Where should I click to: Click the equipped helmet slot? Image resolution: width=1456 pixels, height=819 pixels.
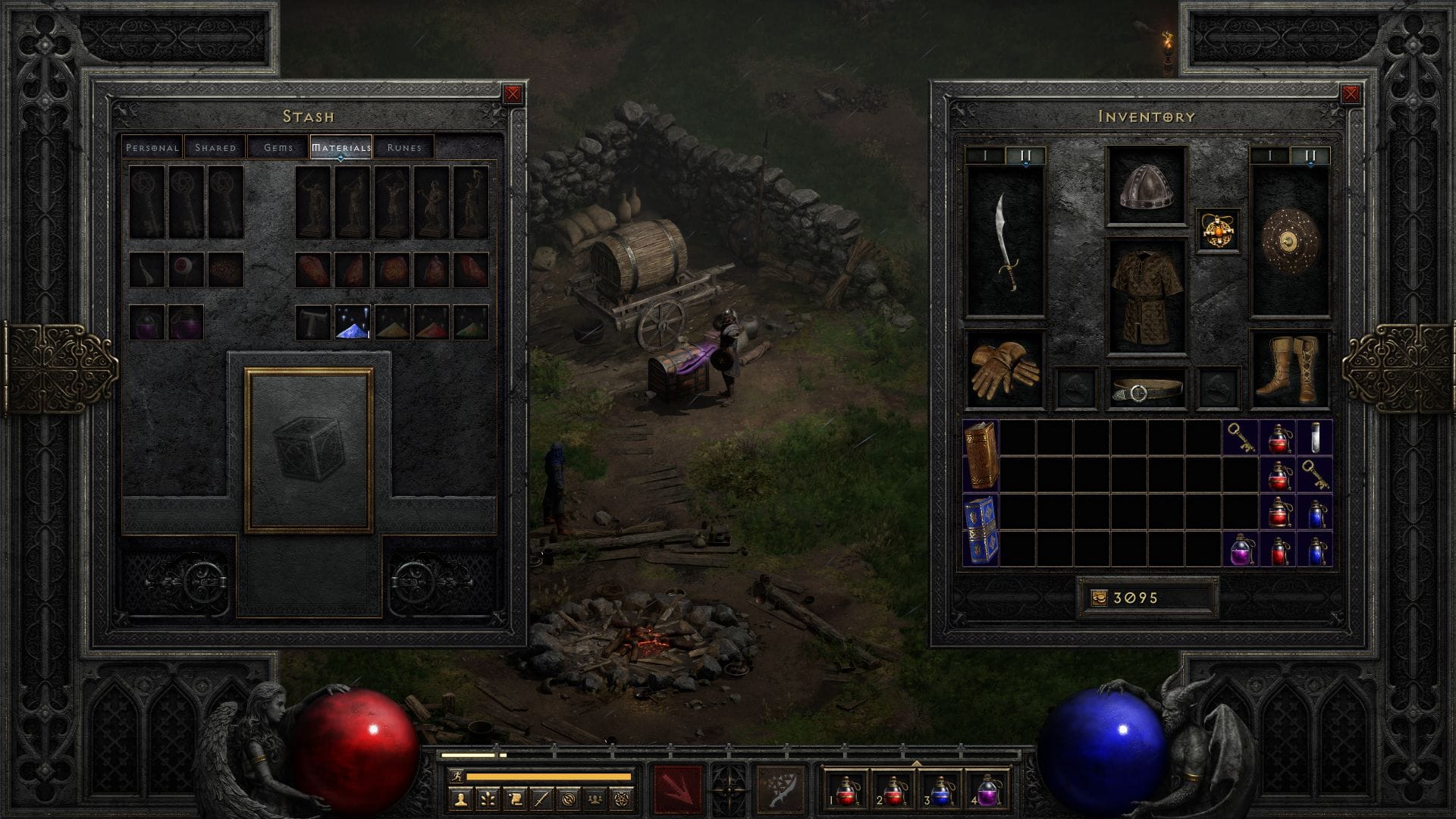1146,187
